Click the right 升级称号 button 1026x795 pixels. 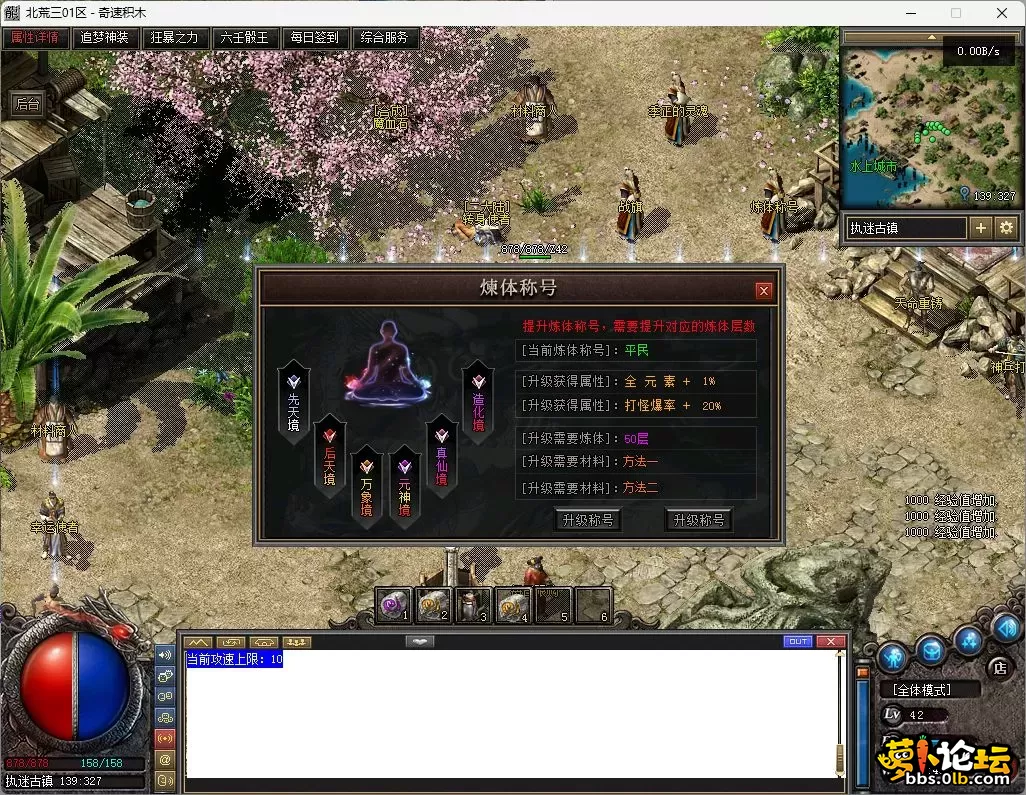coord(698,520)
